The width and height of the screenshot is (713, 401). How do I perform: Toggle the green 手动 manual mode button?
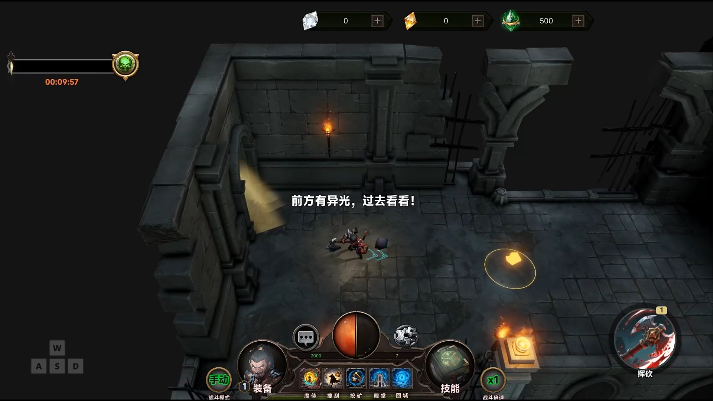pos(218,379)
